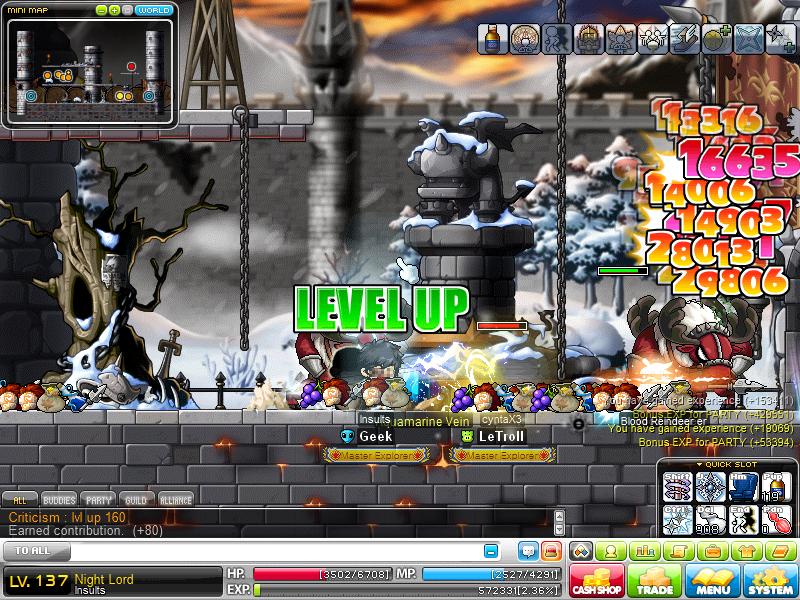This screenshot has width=800, height=600.
Task: Switch chat to the Buddies tab
Action: 58,499
